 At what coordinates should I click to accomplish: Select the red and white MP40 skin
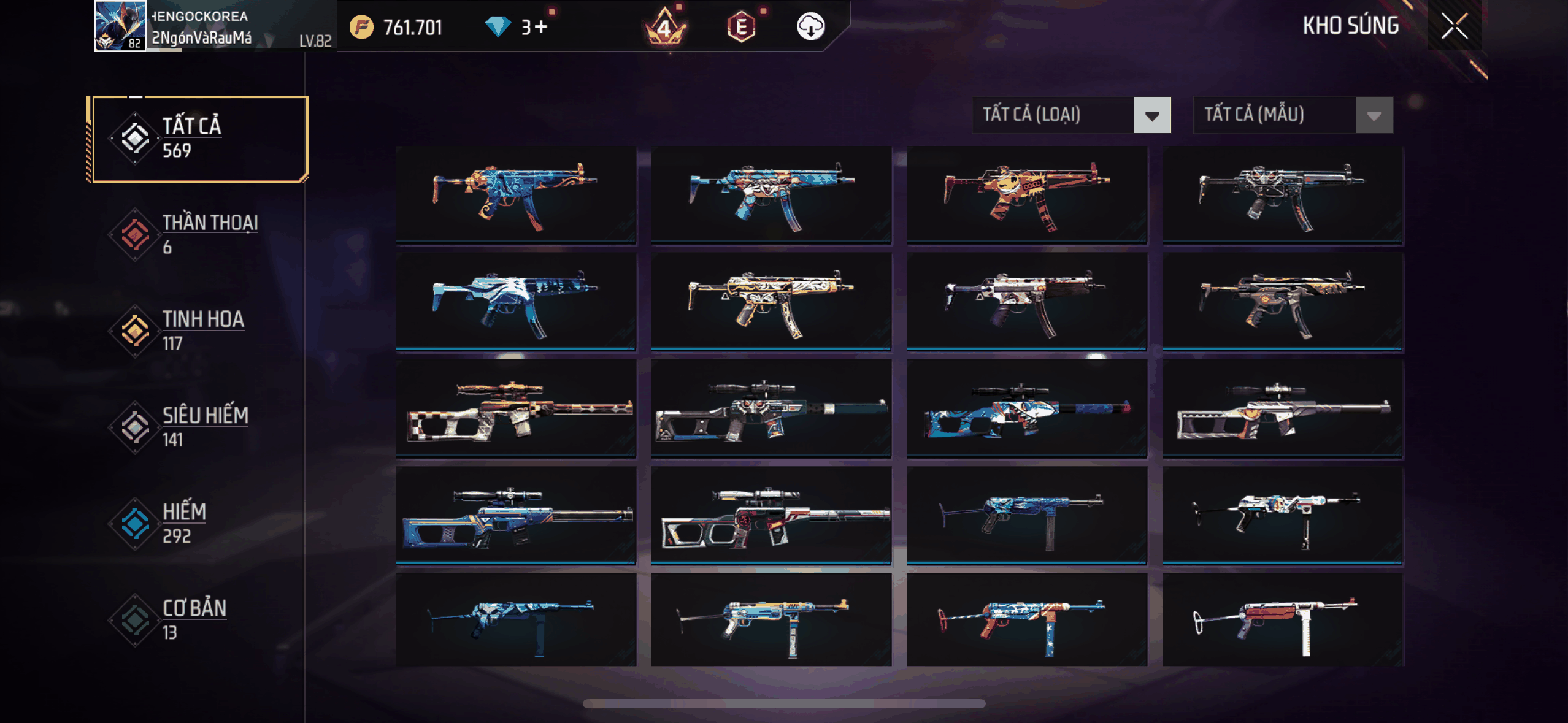(x=1282, y=621)
